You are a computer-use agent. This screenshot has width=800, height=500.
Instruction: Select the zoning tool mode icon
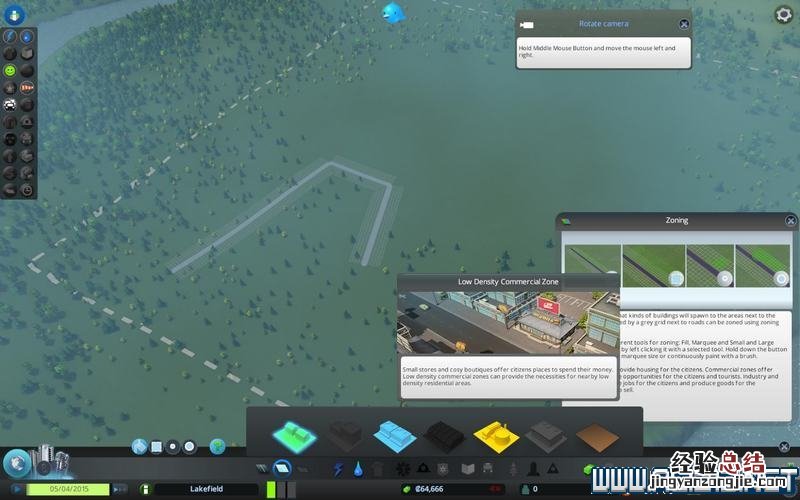click(282, 468)
